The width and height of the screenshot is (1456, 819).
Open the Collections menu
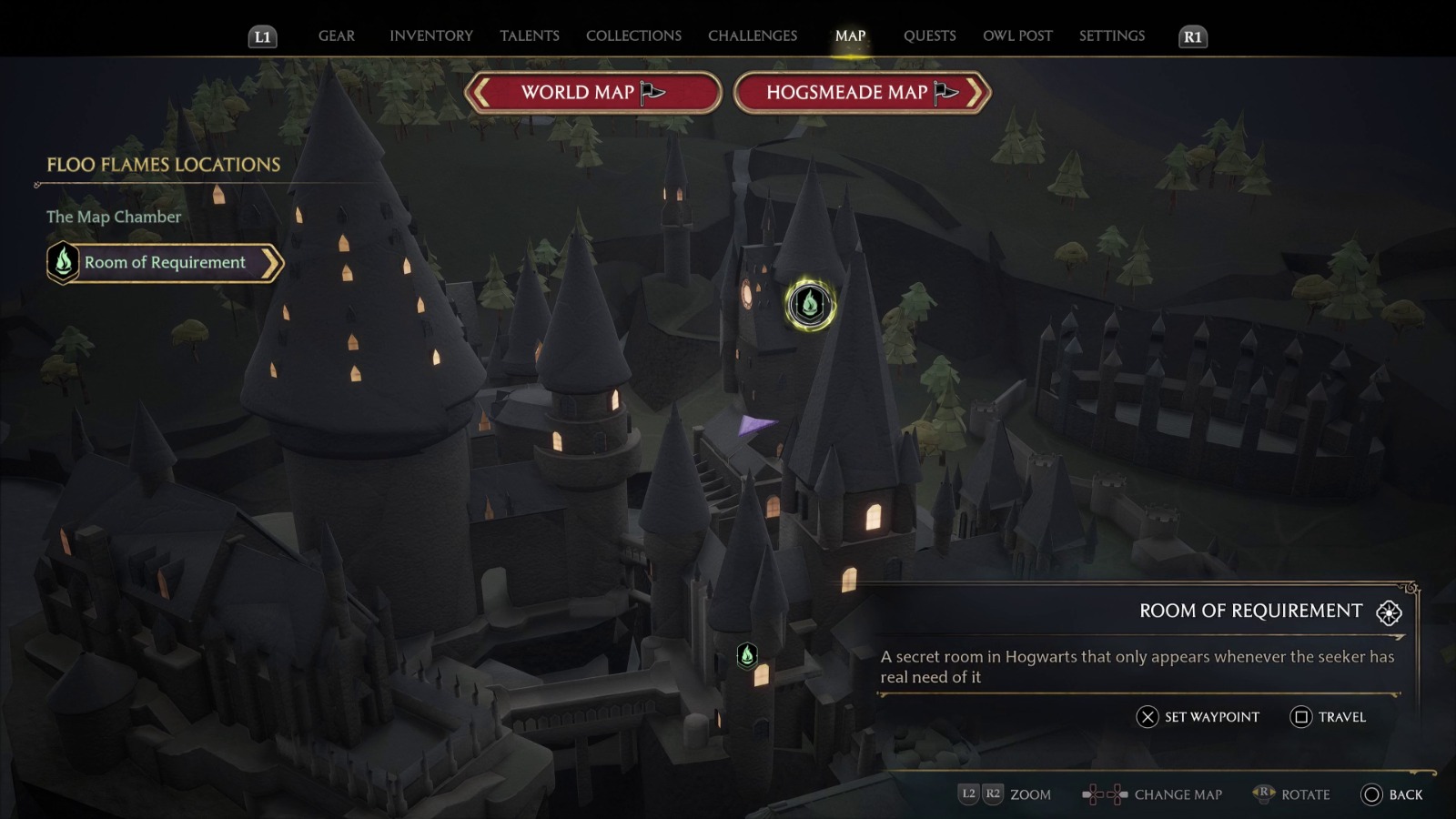click(632, 36)
